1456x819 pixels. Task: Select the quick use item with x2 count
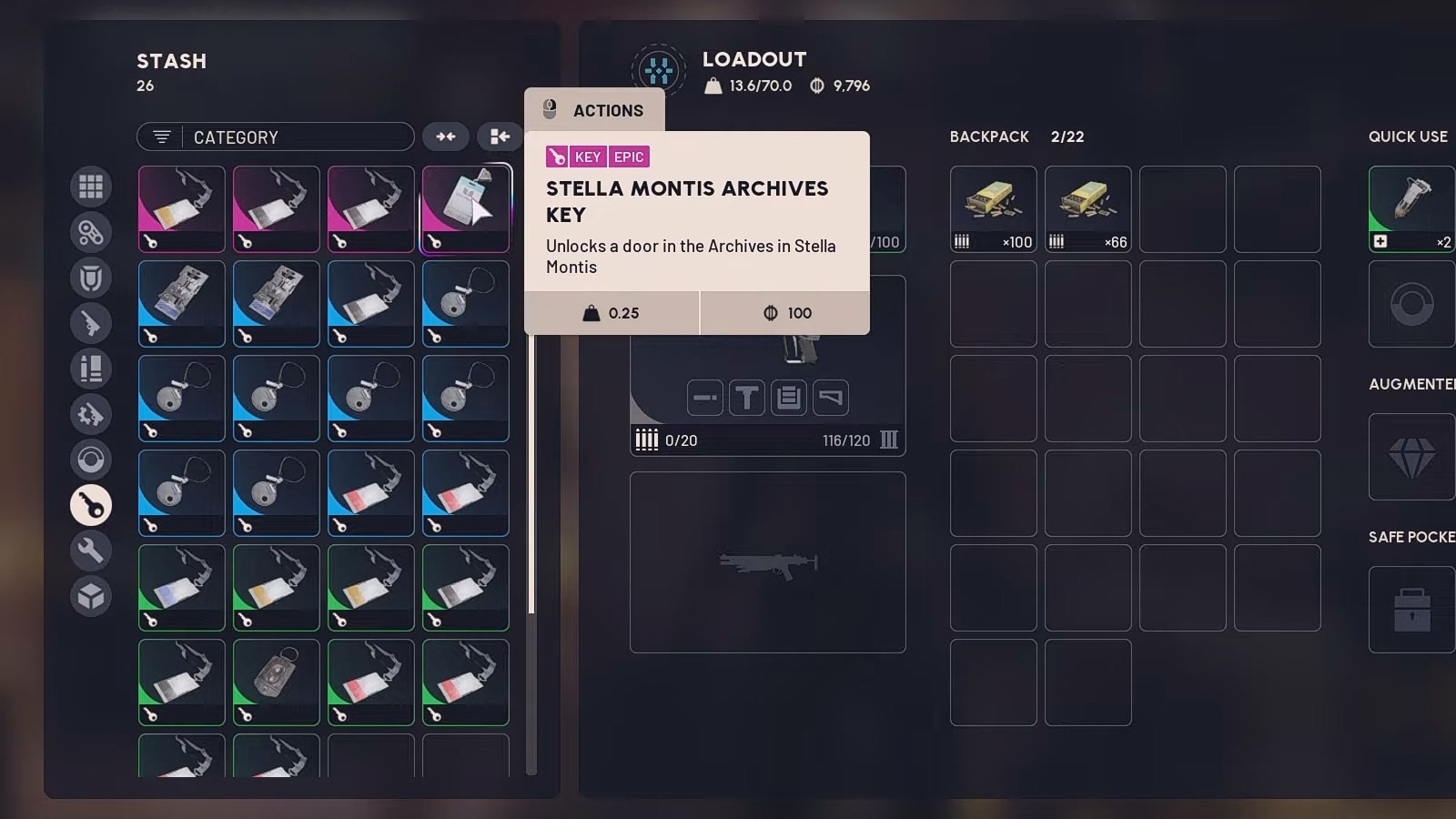click(1411, 208)
